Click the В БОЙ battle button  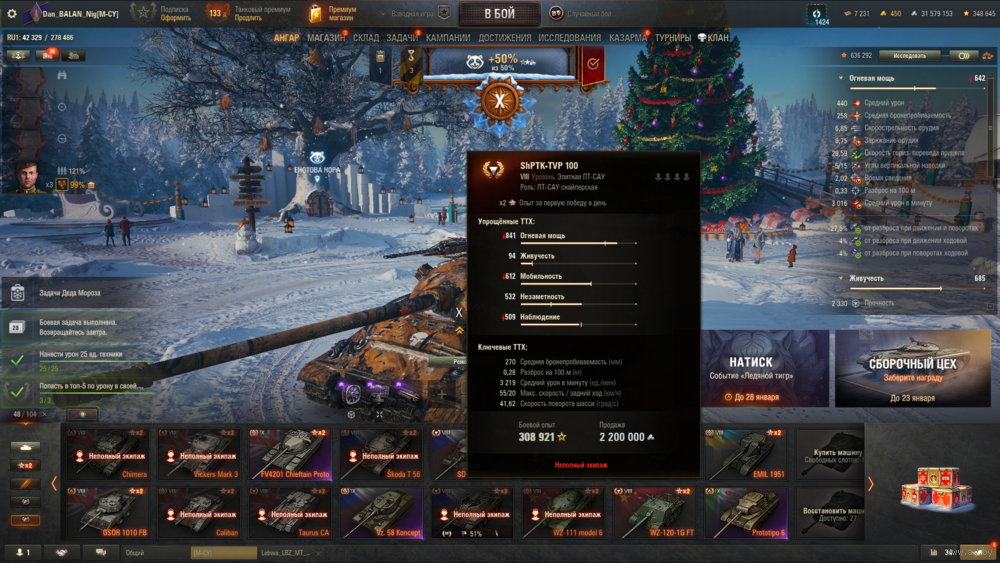pos(499,14)
